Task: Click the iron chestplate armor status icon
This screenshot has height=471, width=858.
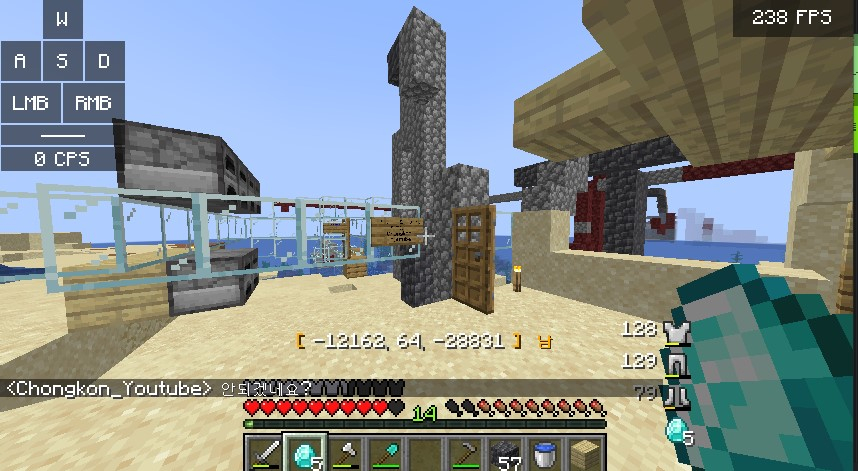Action: pyautogui.click(x=677, y=331)
